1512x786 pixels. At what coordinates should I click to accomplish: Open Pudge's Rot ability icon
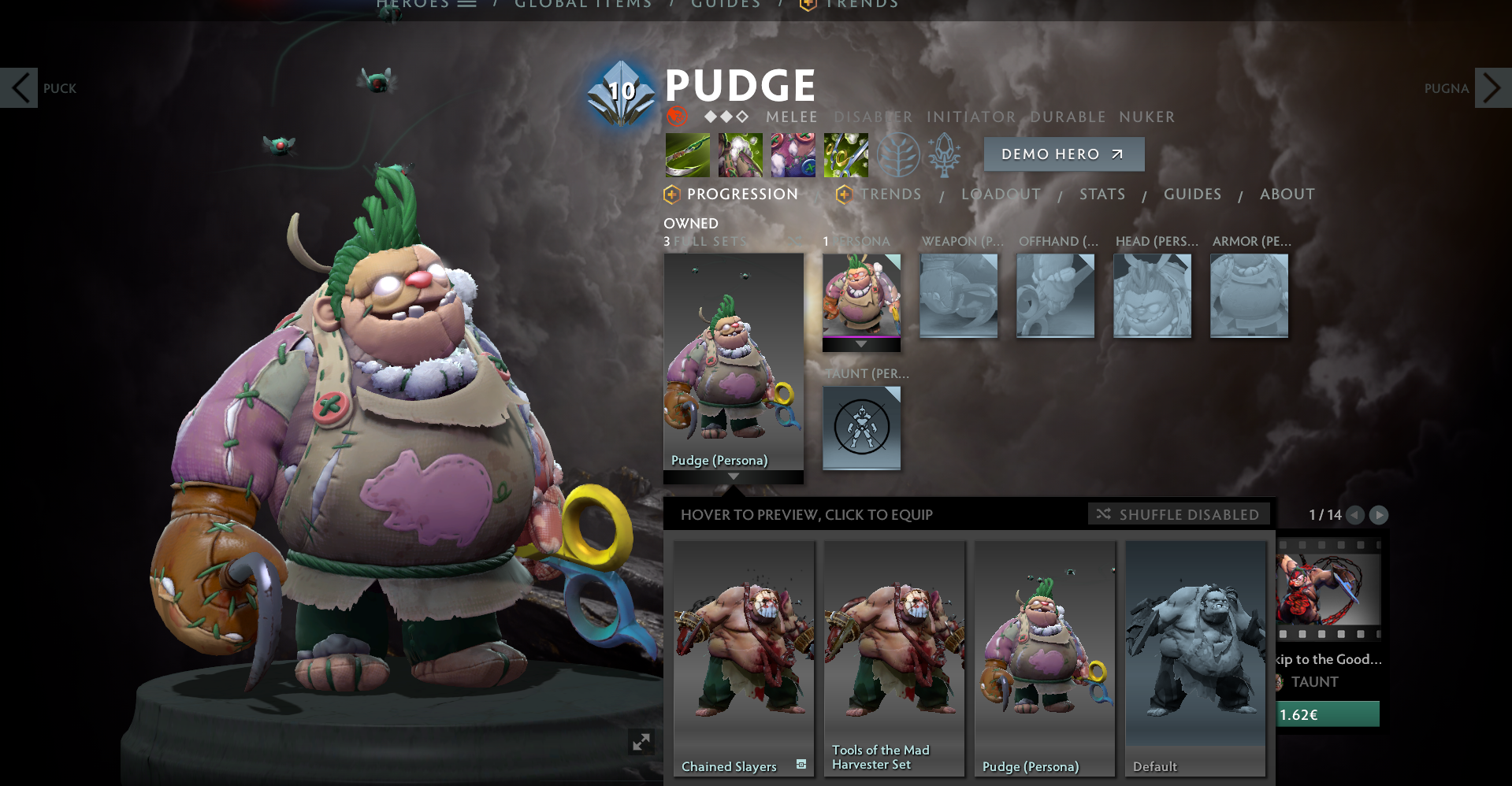739,154
